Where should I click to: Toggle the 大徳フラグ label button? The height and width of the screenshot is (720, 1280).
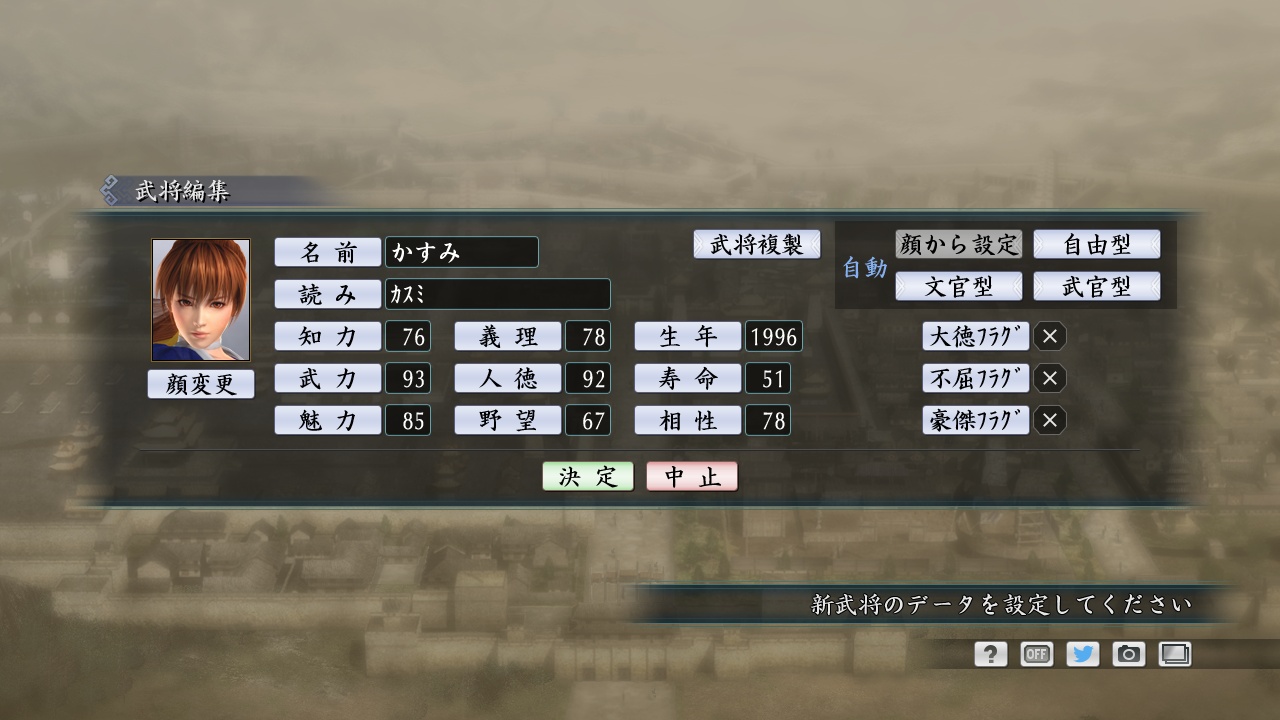coord(975,337)
